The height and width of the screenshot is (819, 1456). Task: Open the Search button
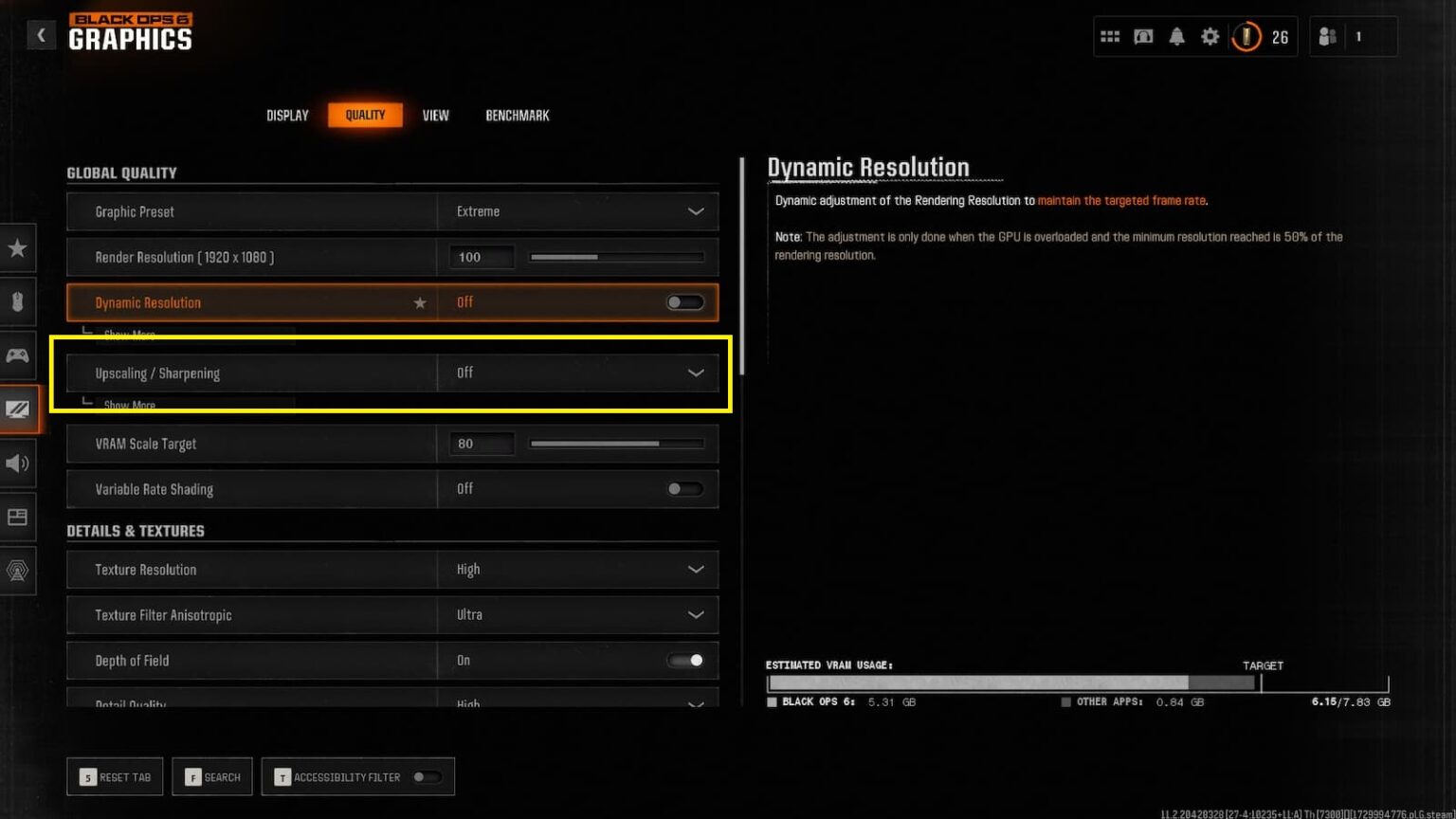tap(212, 776)
